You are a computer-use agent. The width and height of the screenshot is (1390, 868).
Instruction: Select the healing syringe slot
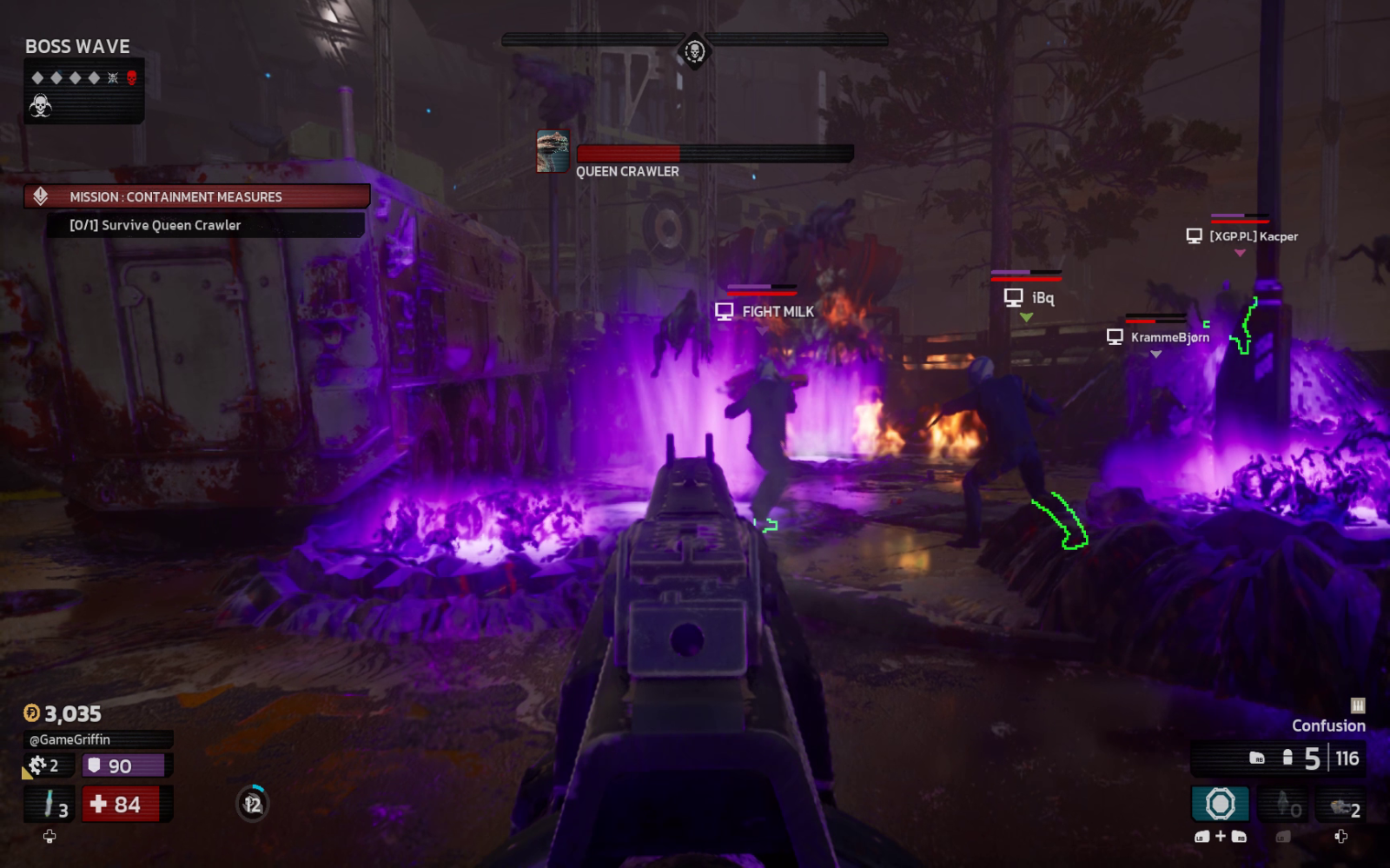[51, 804]
